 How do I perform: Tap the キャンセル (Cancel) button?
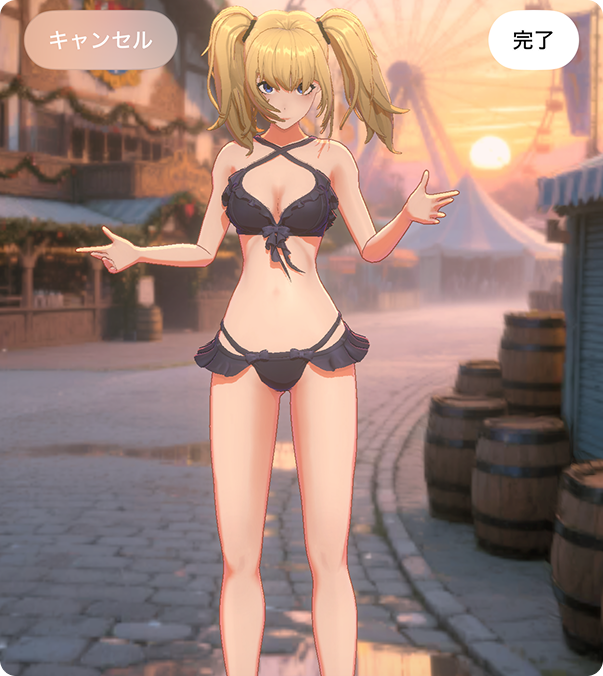pos(100,40)
